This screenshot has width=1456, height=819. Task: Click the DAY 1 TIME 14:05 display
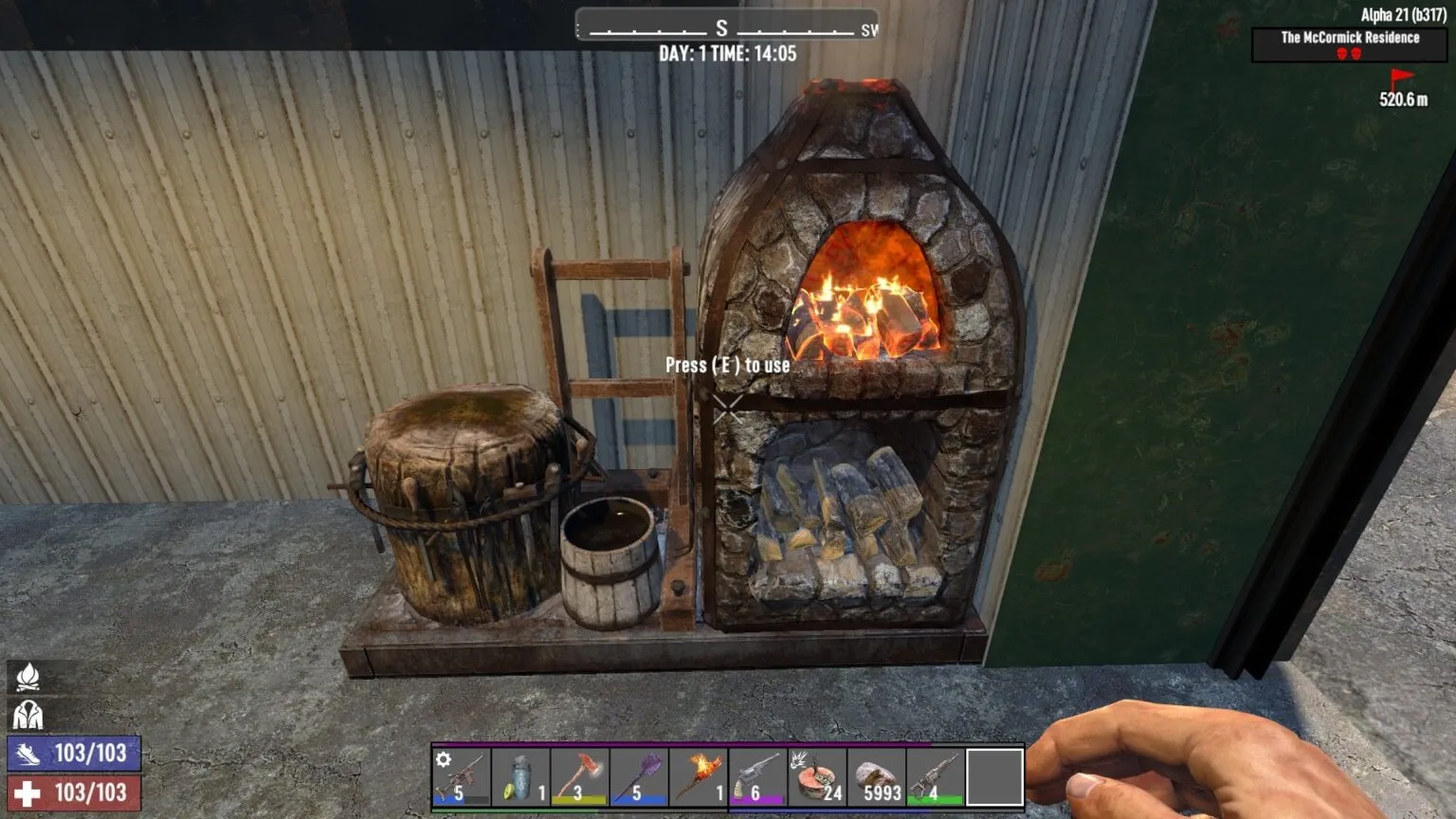[728, 55]
